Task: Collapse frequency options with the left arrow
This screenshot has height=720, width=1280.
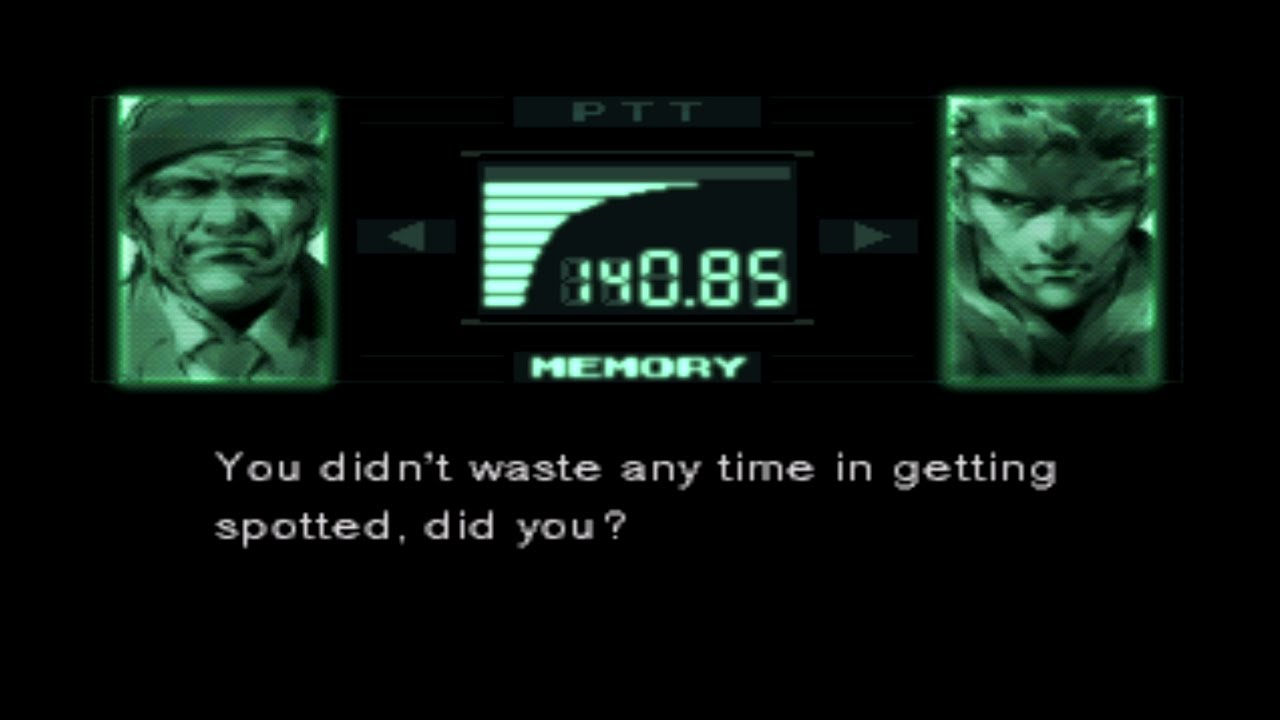Action: click(408, 236)
